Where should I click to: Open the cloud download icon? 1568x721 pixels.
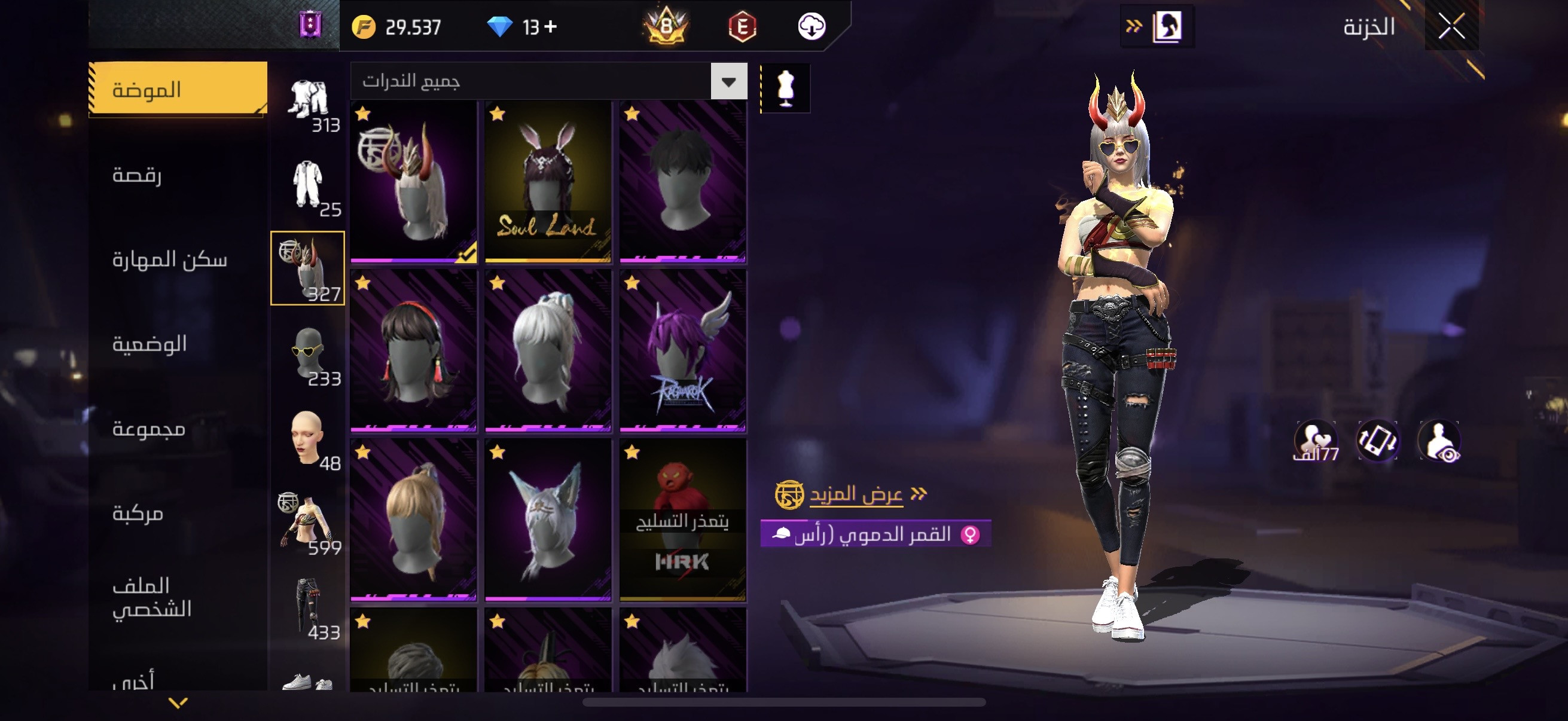[x=811, y=27]
